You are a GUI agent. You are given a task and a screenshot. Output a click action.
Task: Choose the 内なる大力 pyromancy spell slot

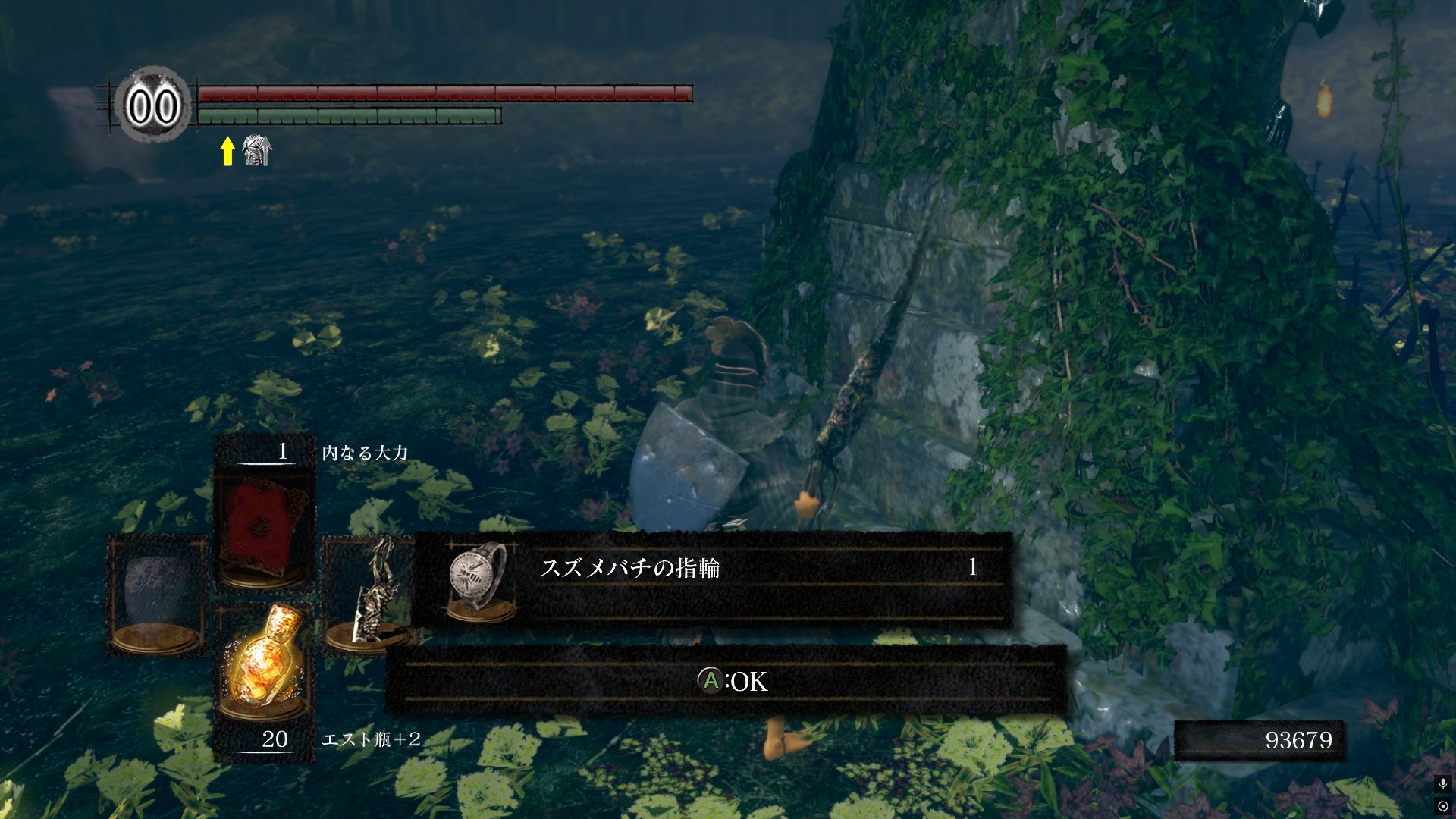tap(262, 526)
